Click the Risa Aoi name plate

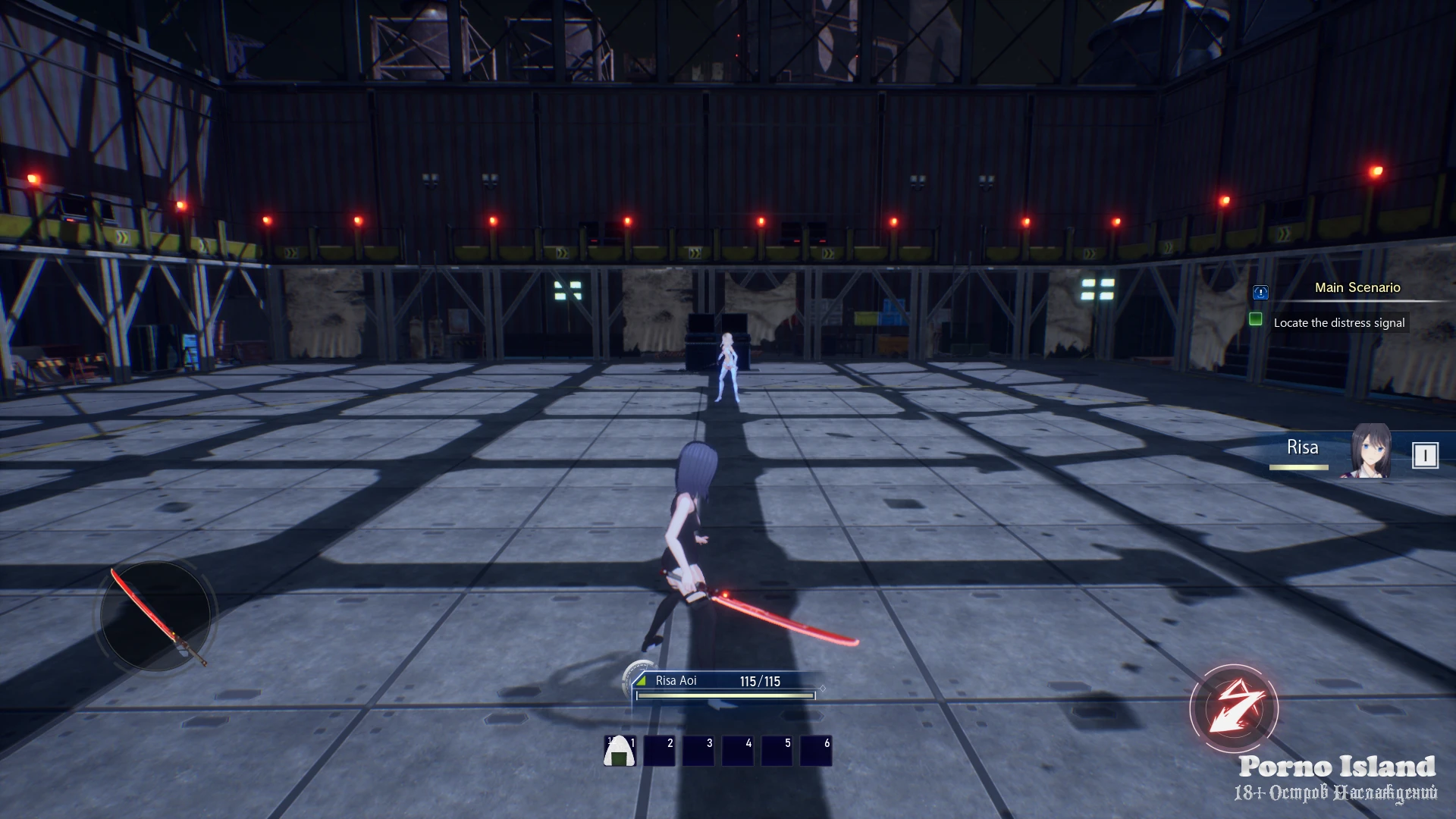click(676, 681)
